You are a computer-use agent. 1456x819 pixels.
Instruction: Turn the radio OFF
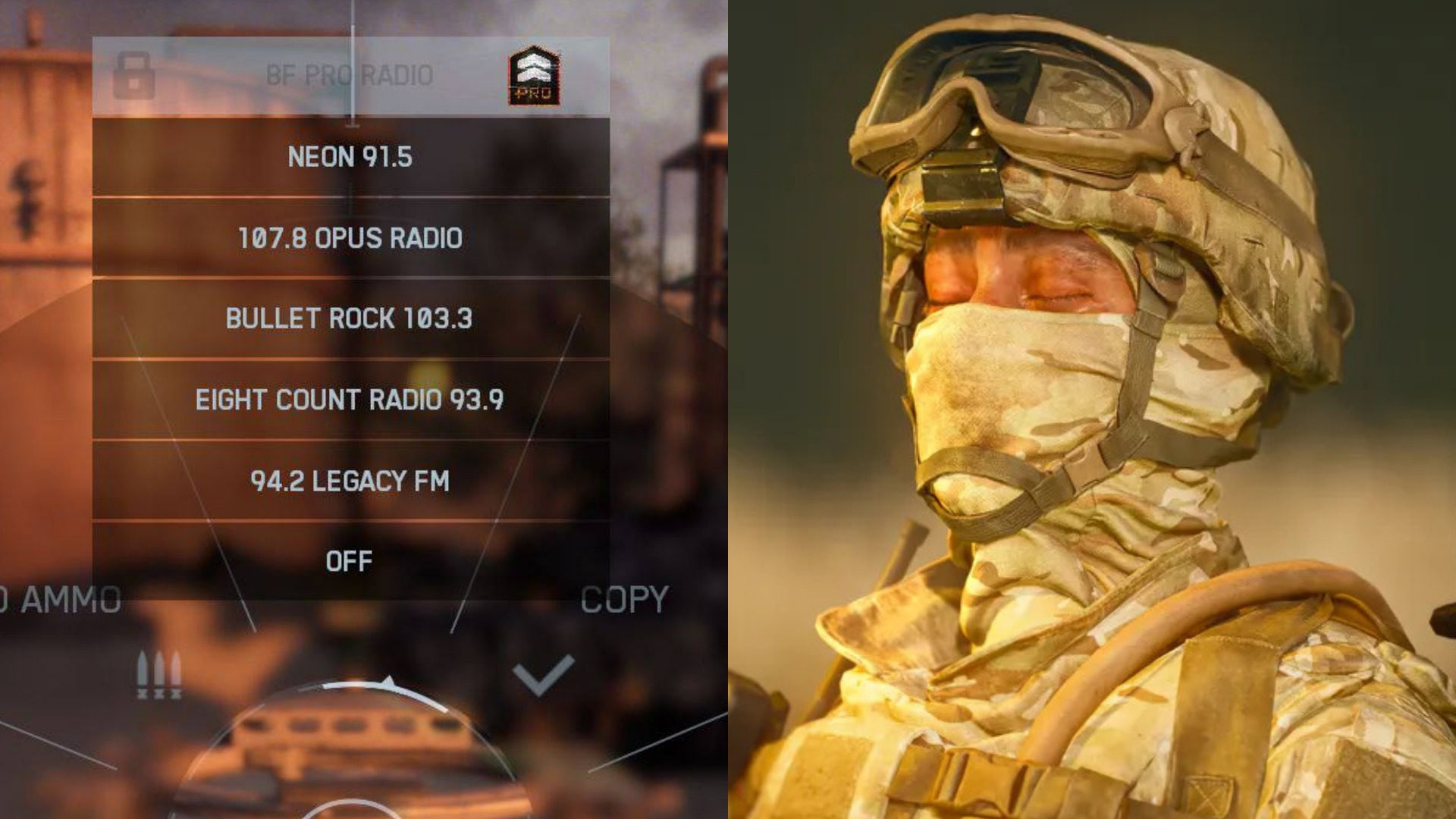[x=351, y=561]
